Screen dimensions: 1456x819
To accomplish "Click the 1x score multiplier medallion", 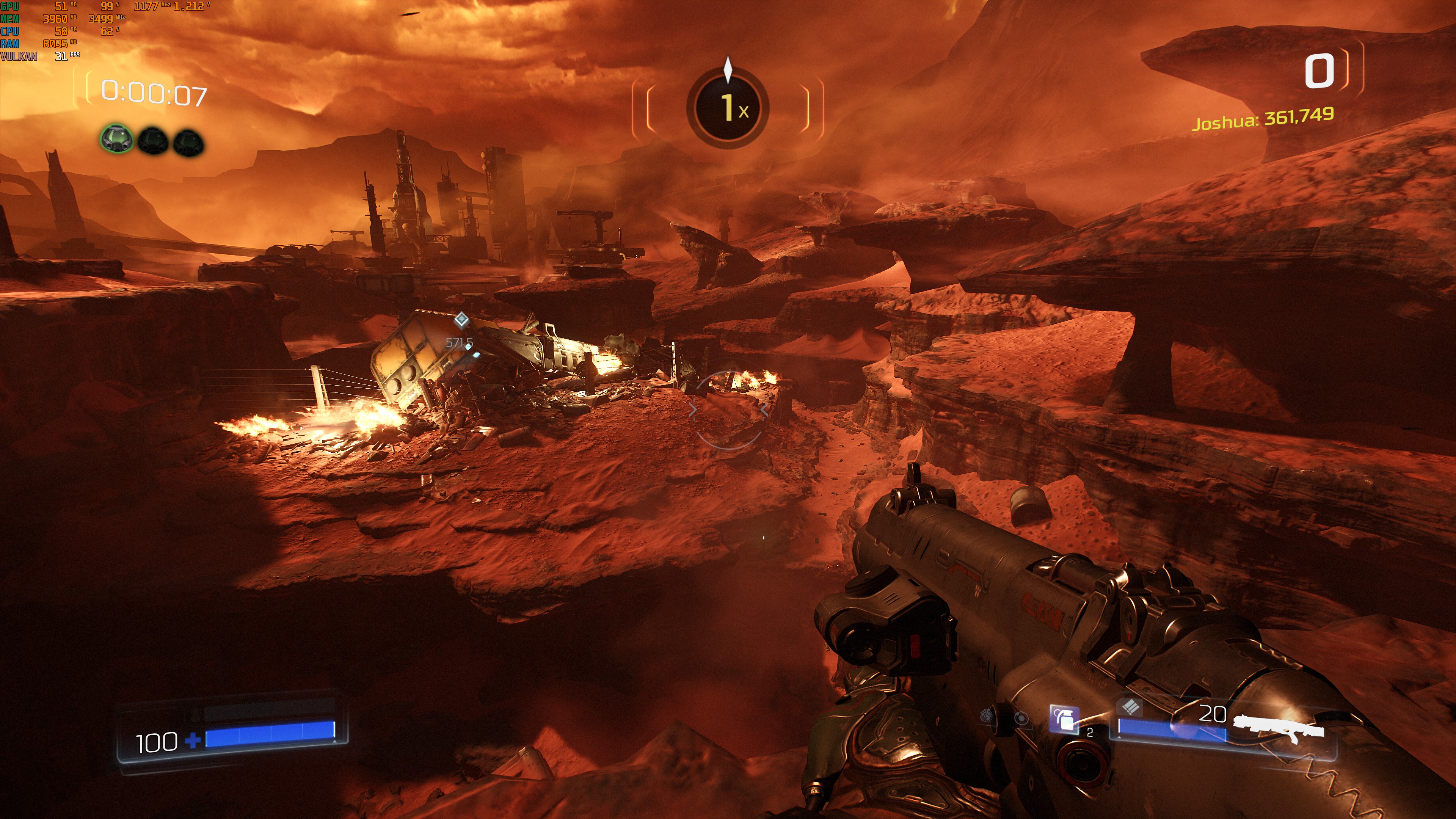I will click(728, 107).
